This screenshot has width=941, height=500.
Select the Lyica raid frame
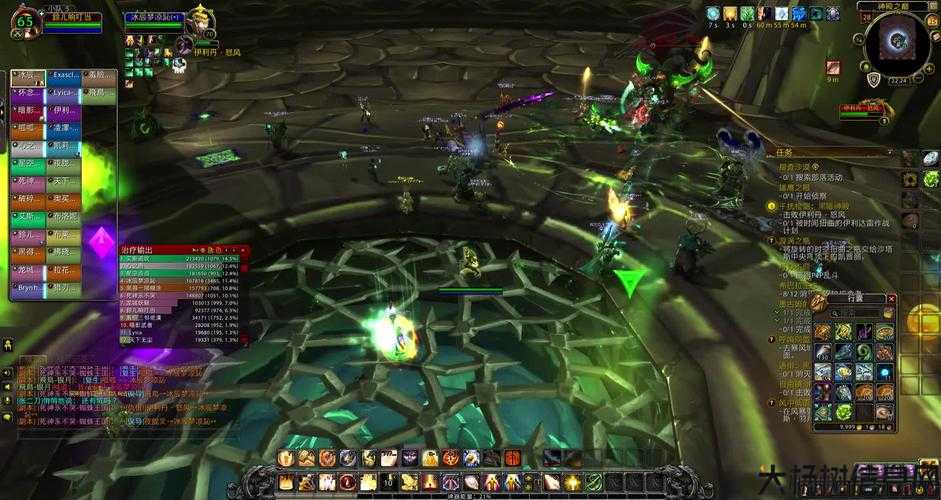pyautogui.click(x=66, y=93)
